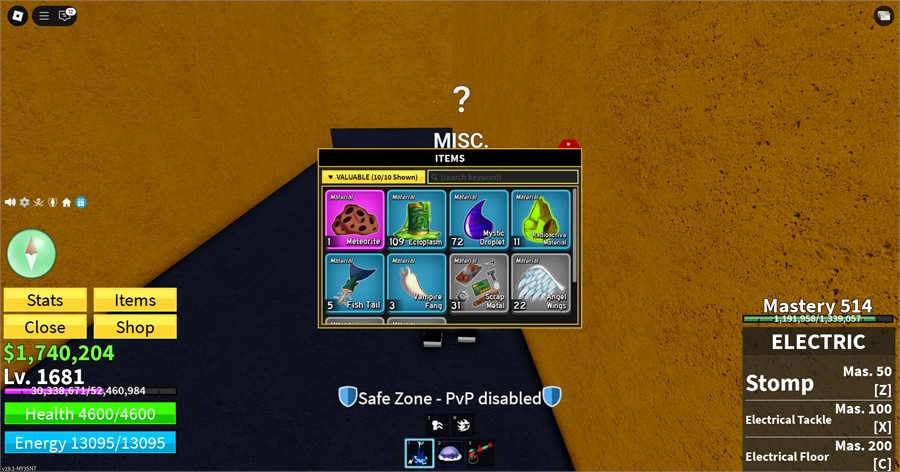The width and height of the screenshot is (900, 472).
Task: Click the green compass icon
Action: point(32,253)
